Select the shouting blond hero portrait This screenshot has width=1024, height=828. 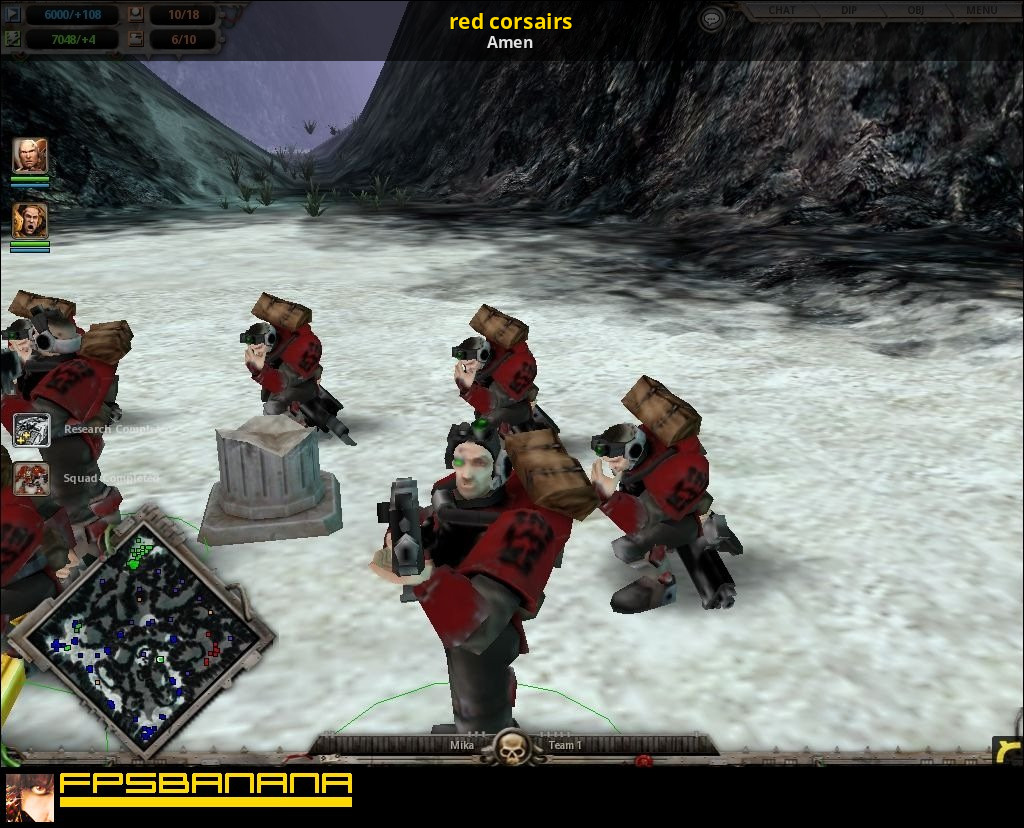pos(30,221)
